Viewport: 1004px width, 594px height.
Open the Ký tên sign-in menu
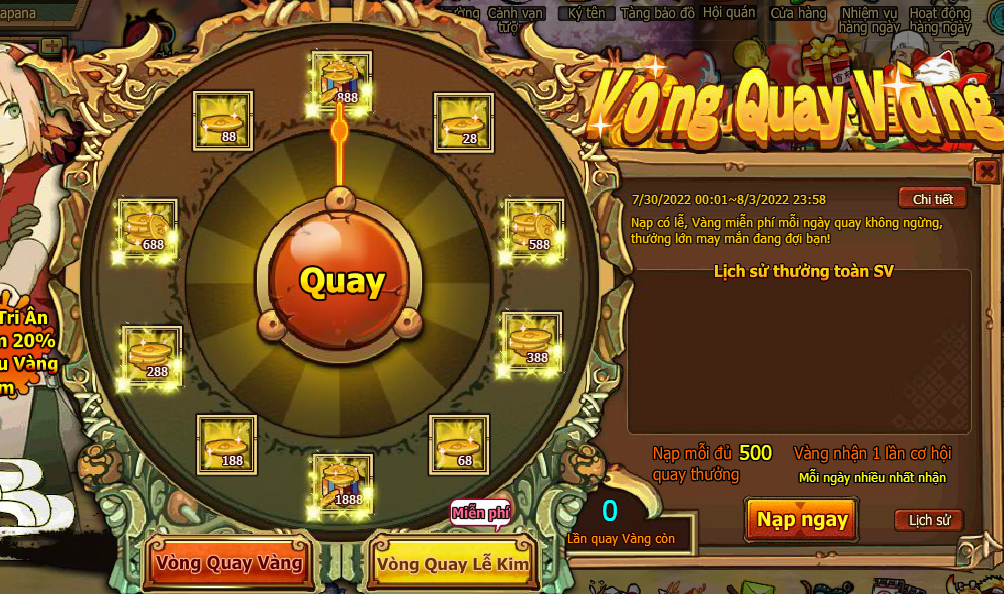586,14
